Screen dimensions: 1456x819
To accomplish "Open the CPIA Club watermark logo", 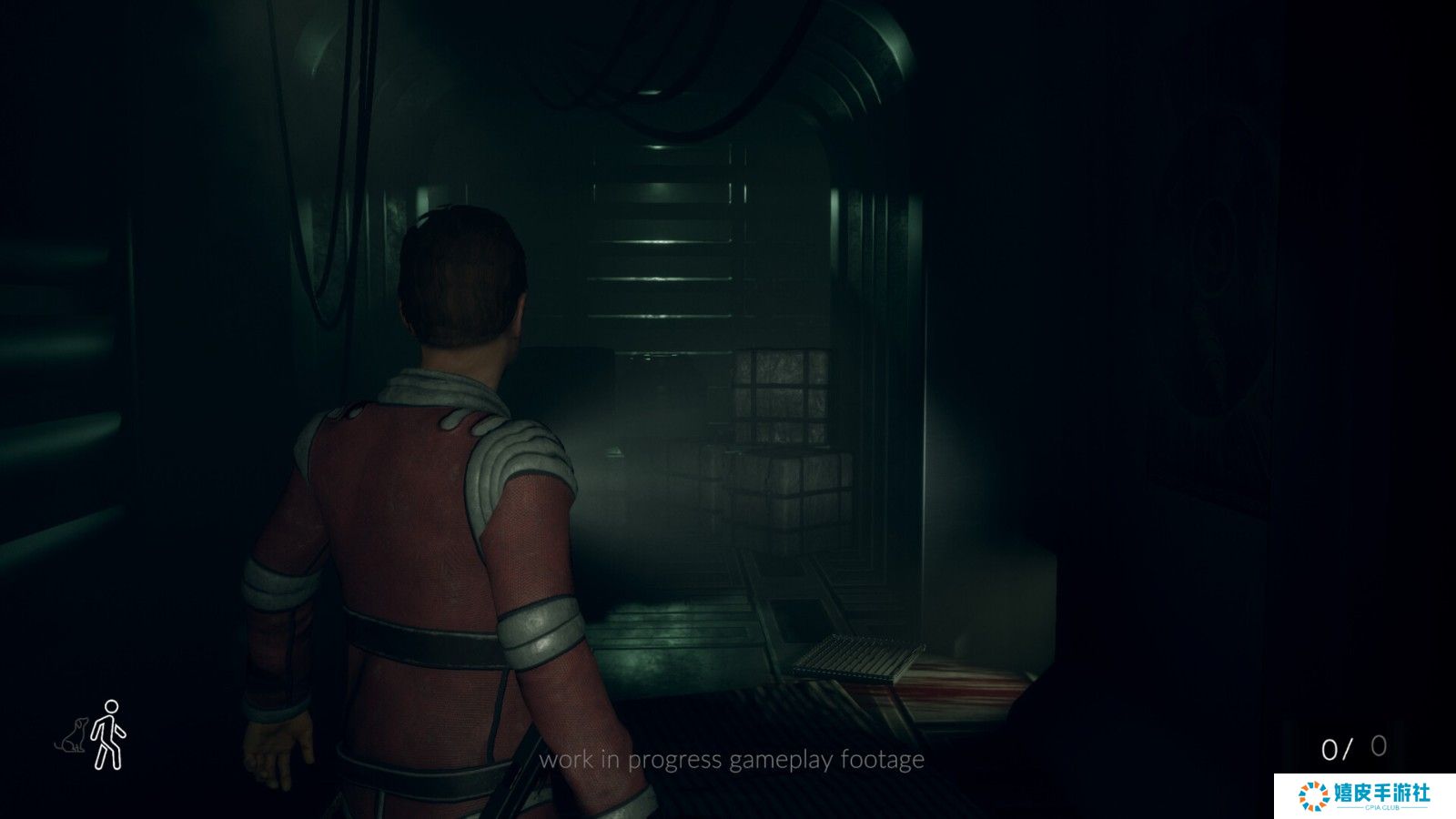I will click(x=1363, y=795).
